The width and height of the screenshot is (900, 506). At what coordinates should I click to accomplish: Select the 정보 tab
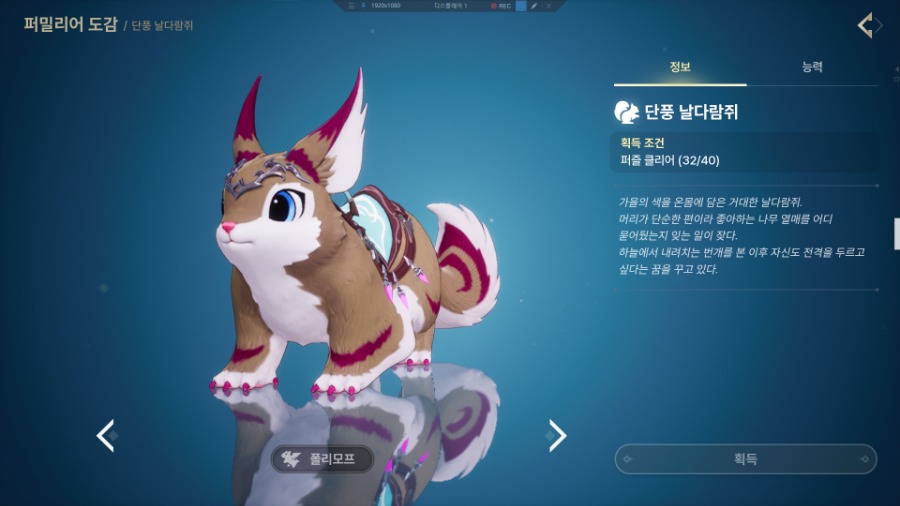680,67
